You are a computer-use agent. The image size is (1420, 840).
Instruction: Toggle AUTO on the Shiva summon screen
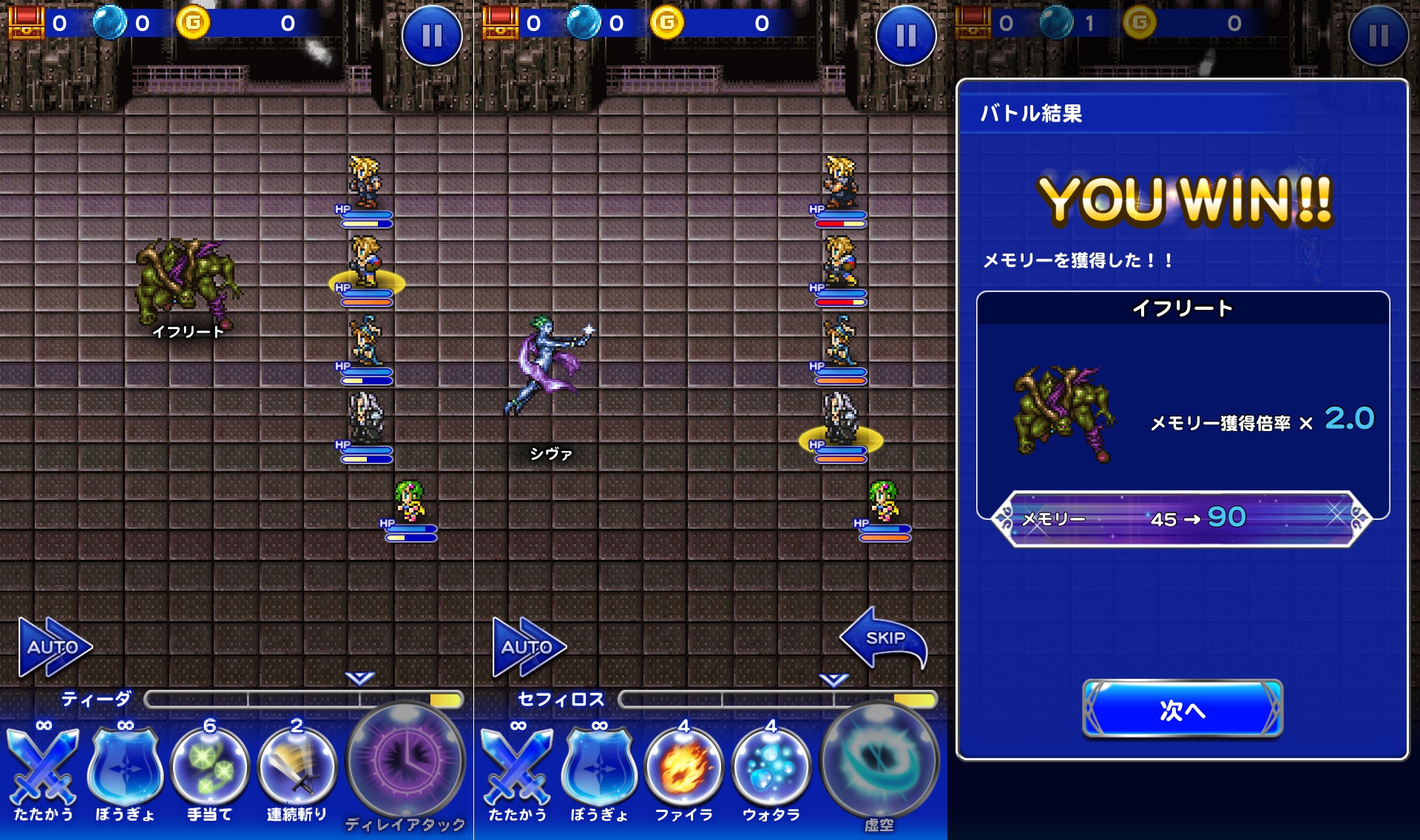click(528, 647)
